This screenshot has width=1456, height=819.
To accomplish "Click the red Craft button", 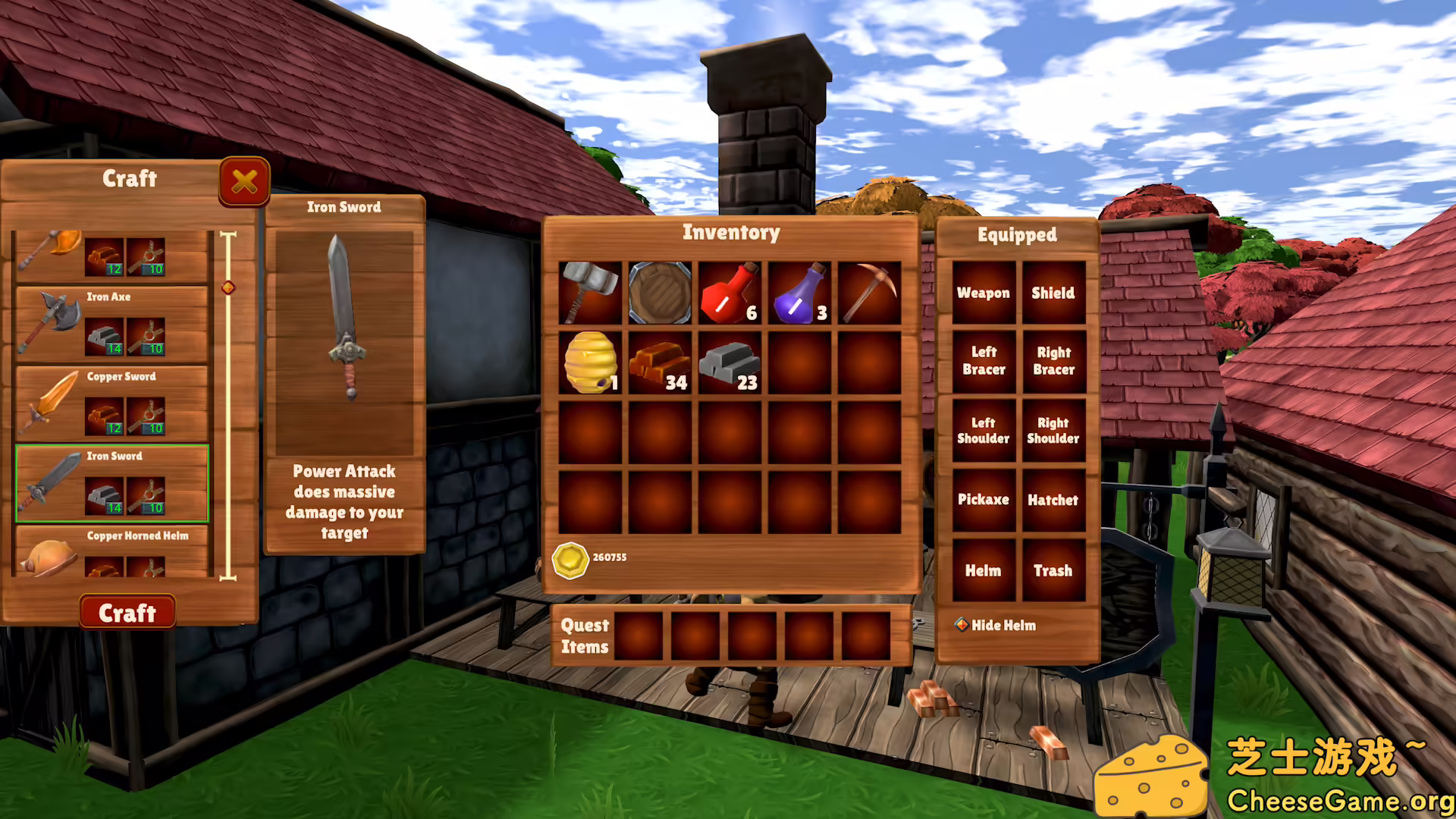I will coord(127,612).
